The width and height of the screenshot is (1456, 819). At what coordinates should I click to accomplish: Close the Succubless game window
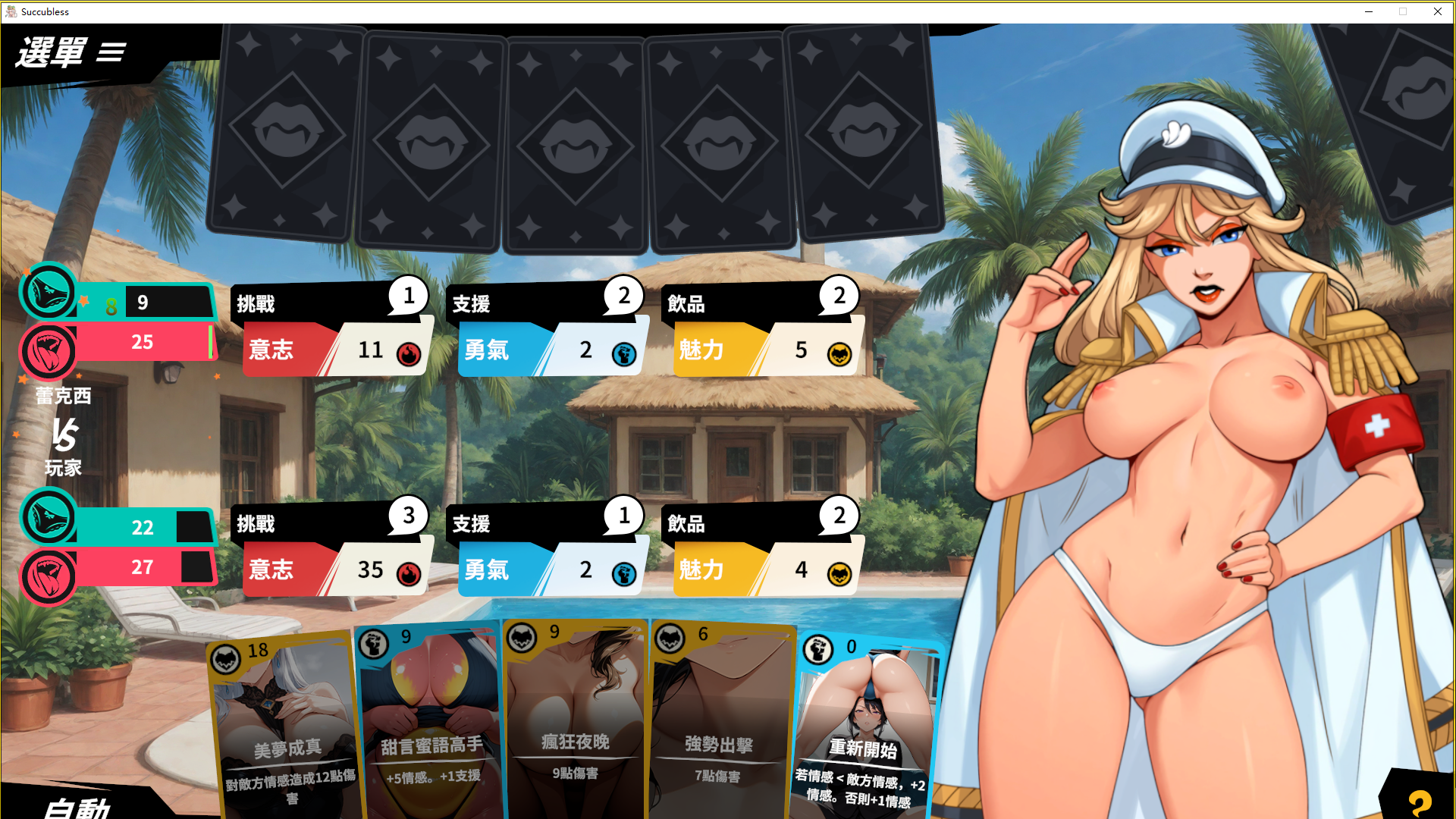[x=1438, y=11]
